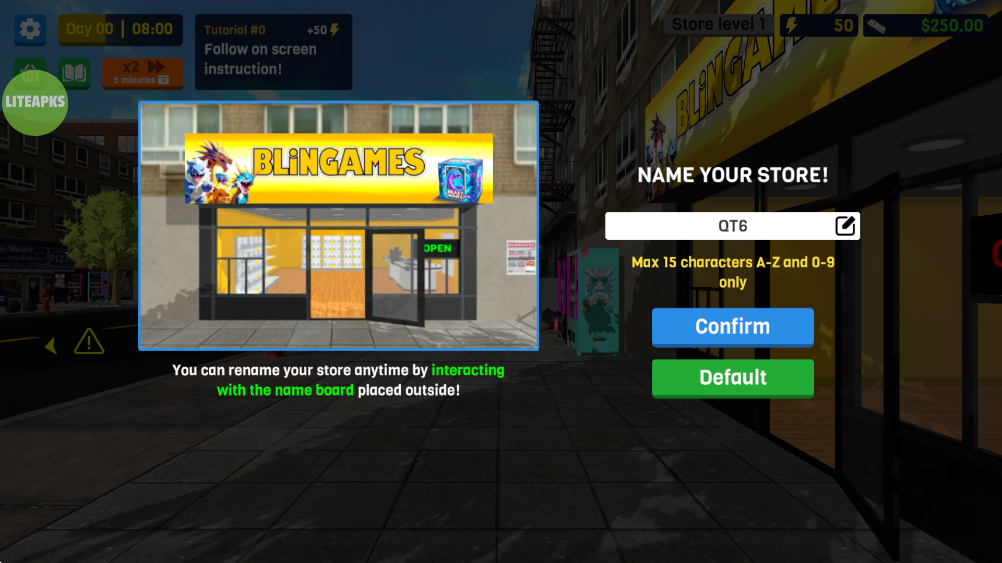Viewport: 1002px width, 563px height.
Task: Confirm the store name
Action: [x=732, y=327]
